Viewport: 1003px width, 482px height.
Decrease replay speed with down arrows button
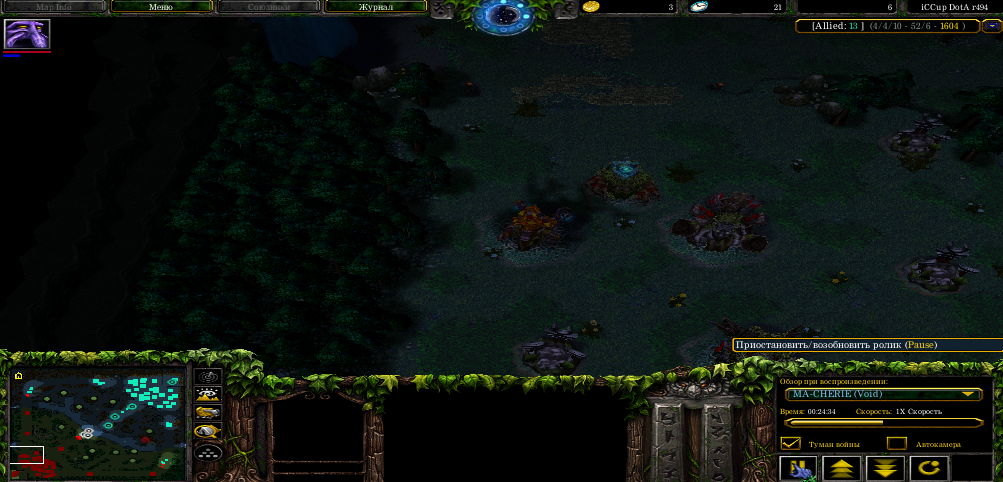click(x=885, y=468)
